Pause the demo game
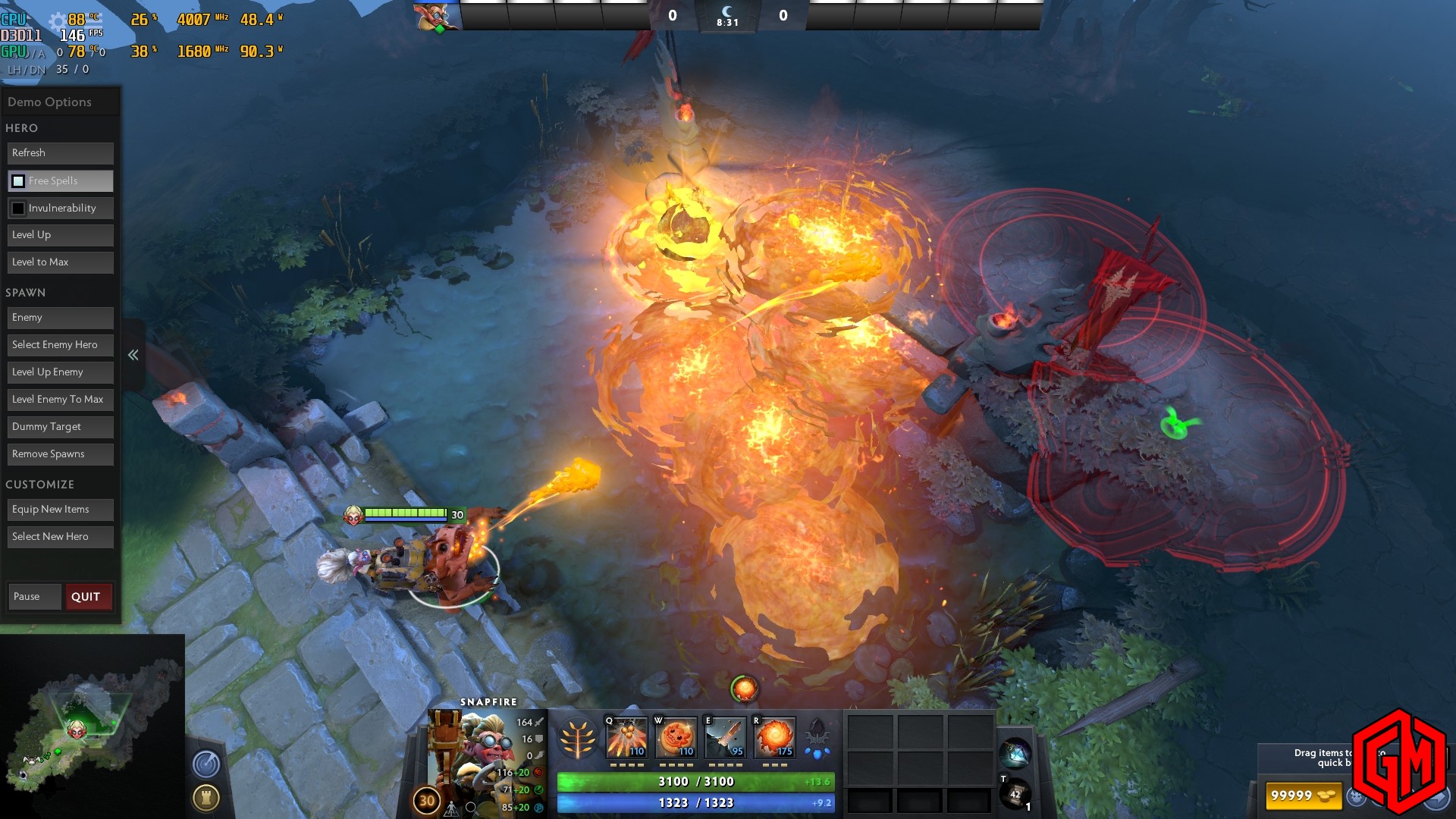Screen dimensions: 1456x819 tap(34, 597)
